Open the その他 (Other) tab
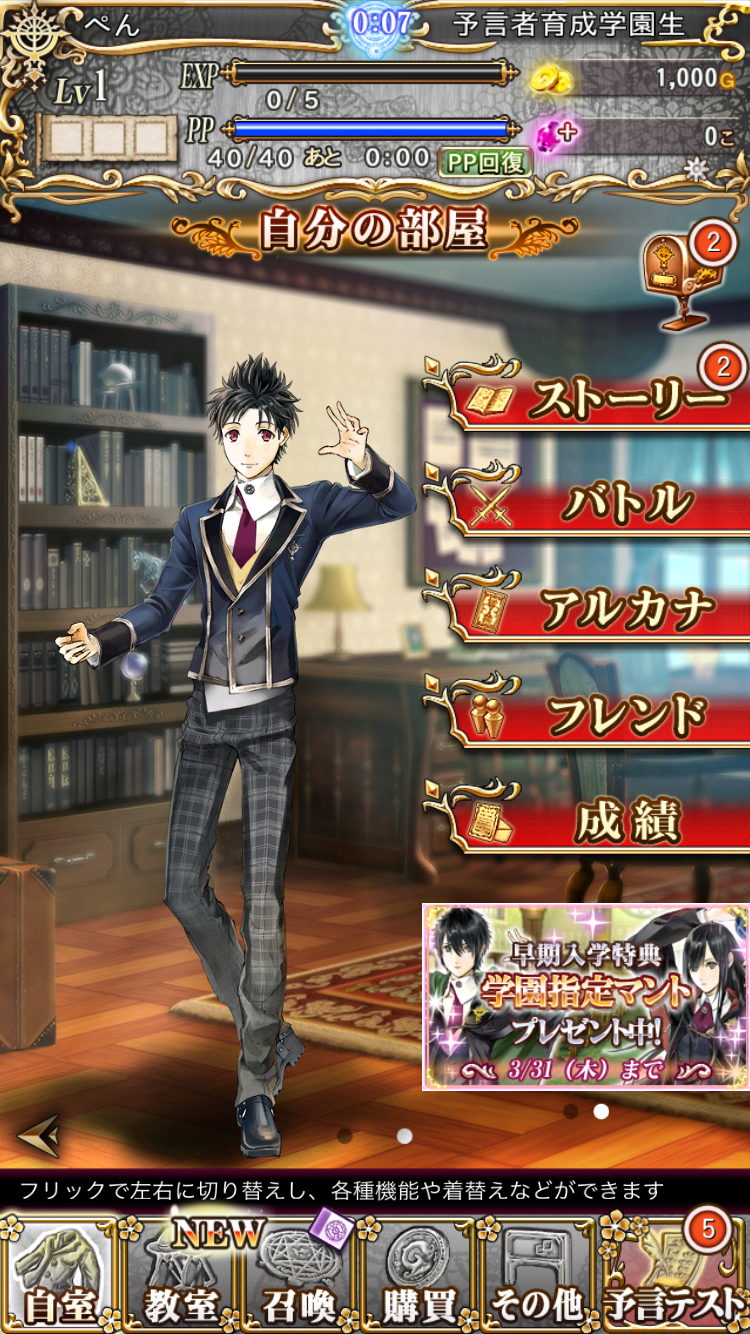750x1334 pixels. click(x=536, y=1274)
